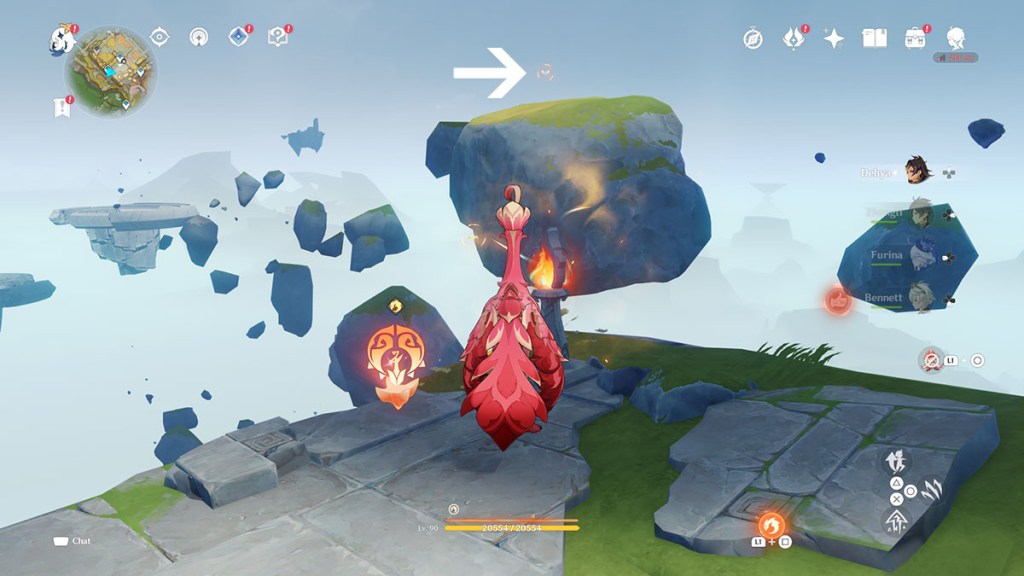Viewport: 1024px width, 576px height.
Task: Switch to Zhongli in the party list
Action: (x=919, y=213)
